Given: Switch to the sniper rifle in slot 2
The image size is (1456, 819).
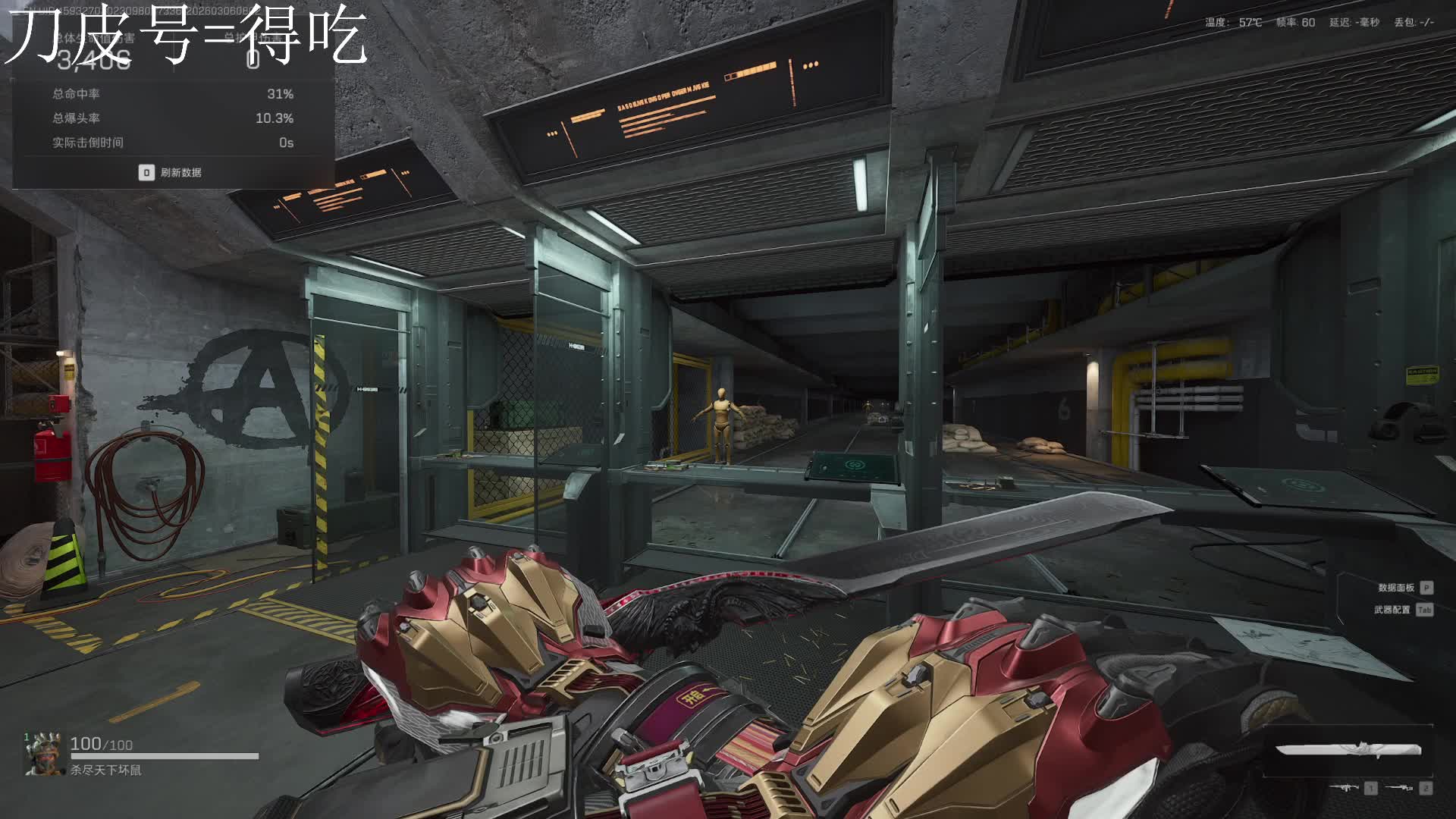Looking at the screenshot, I should pos(1400,788).
